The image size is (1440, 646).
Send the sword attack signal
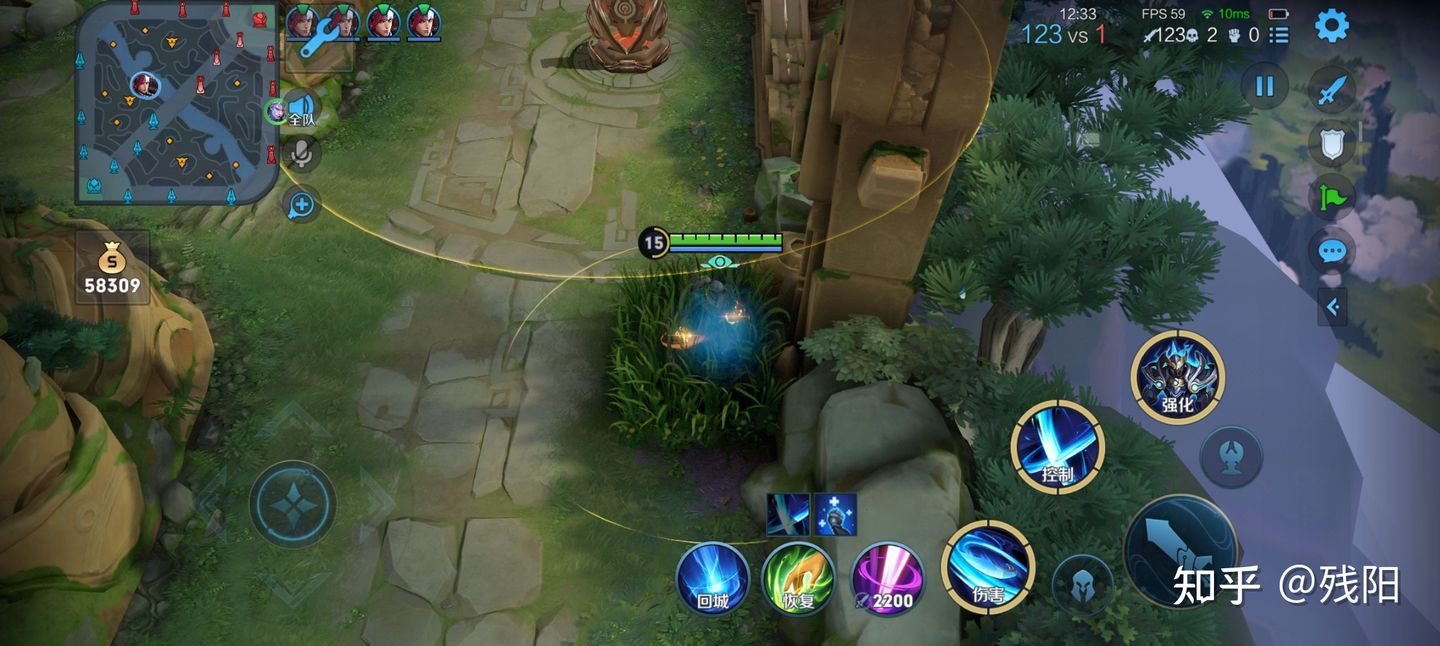(x=1331, y=92)
